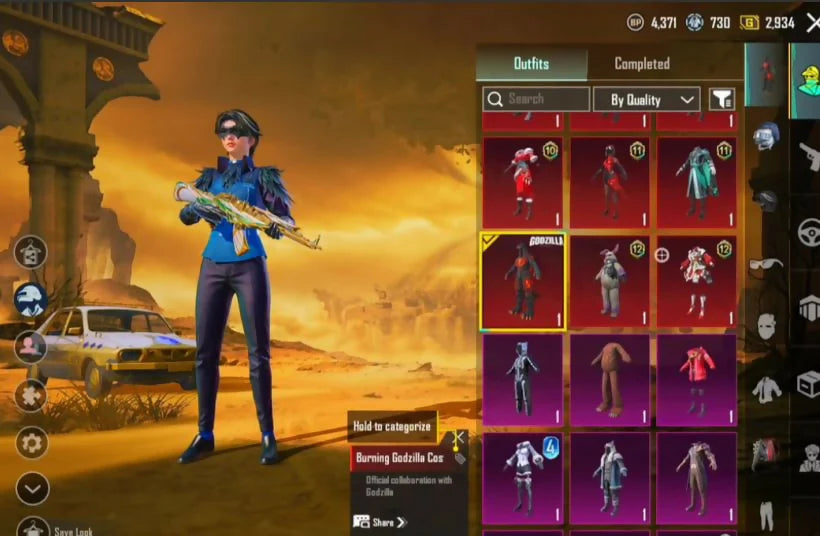Switch to the Outfits tab
820x536 pixels.
tap(531, 64)
